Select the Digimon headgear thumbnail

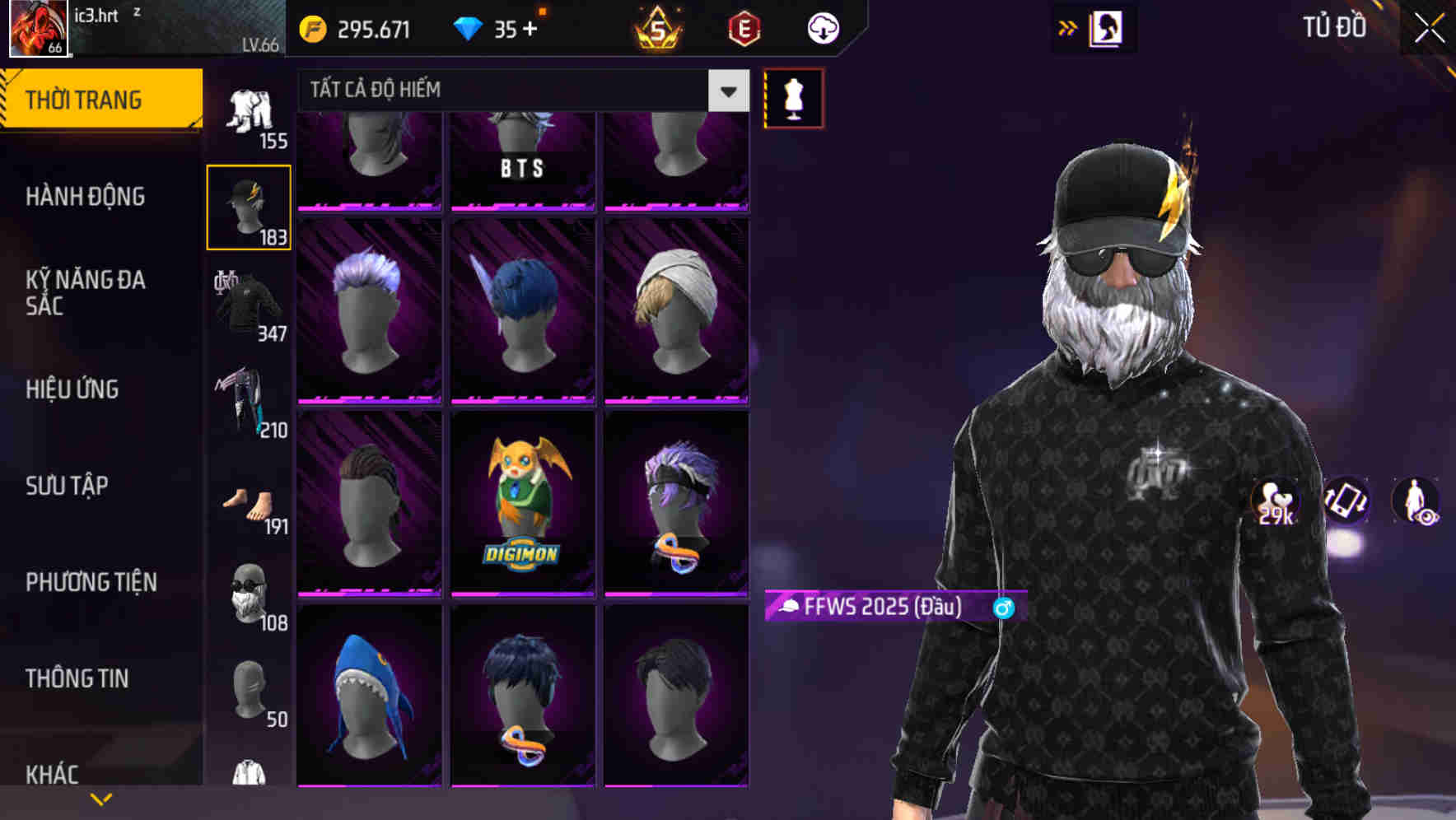(x=522, y=501)
